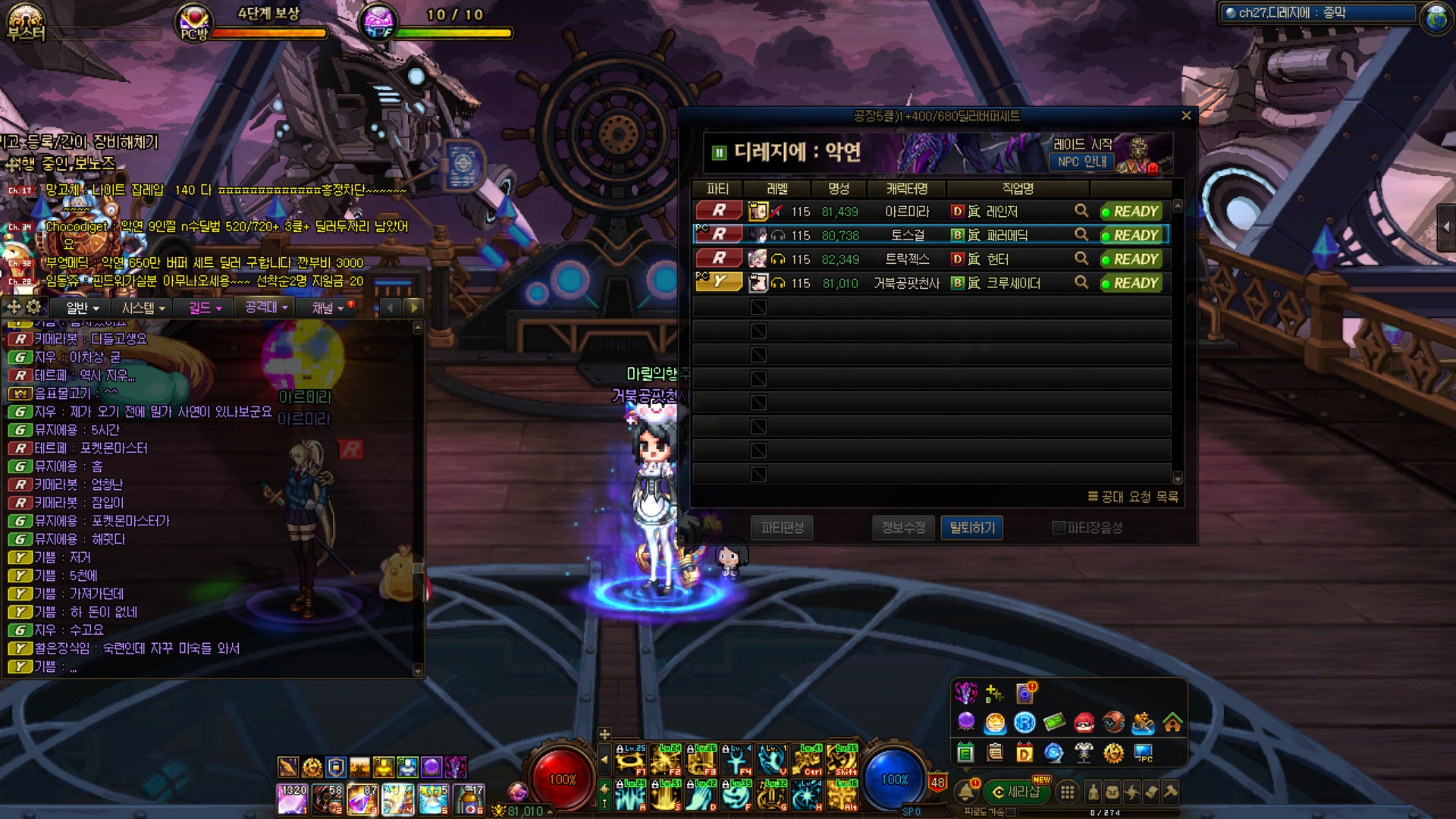Switch to the 일반 chat tab

(82, 308)
